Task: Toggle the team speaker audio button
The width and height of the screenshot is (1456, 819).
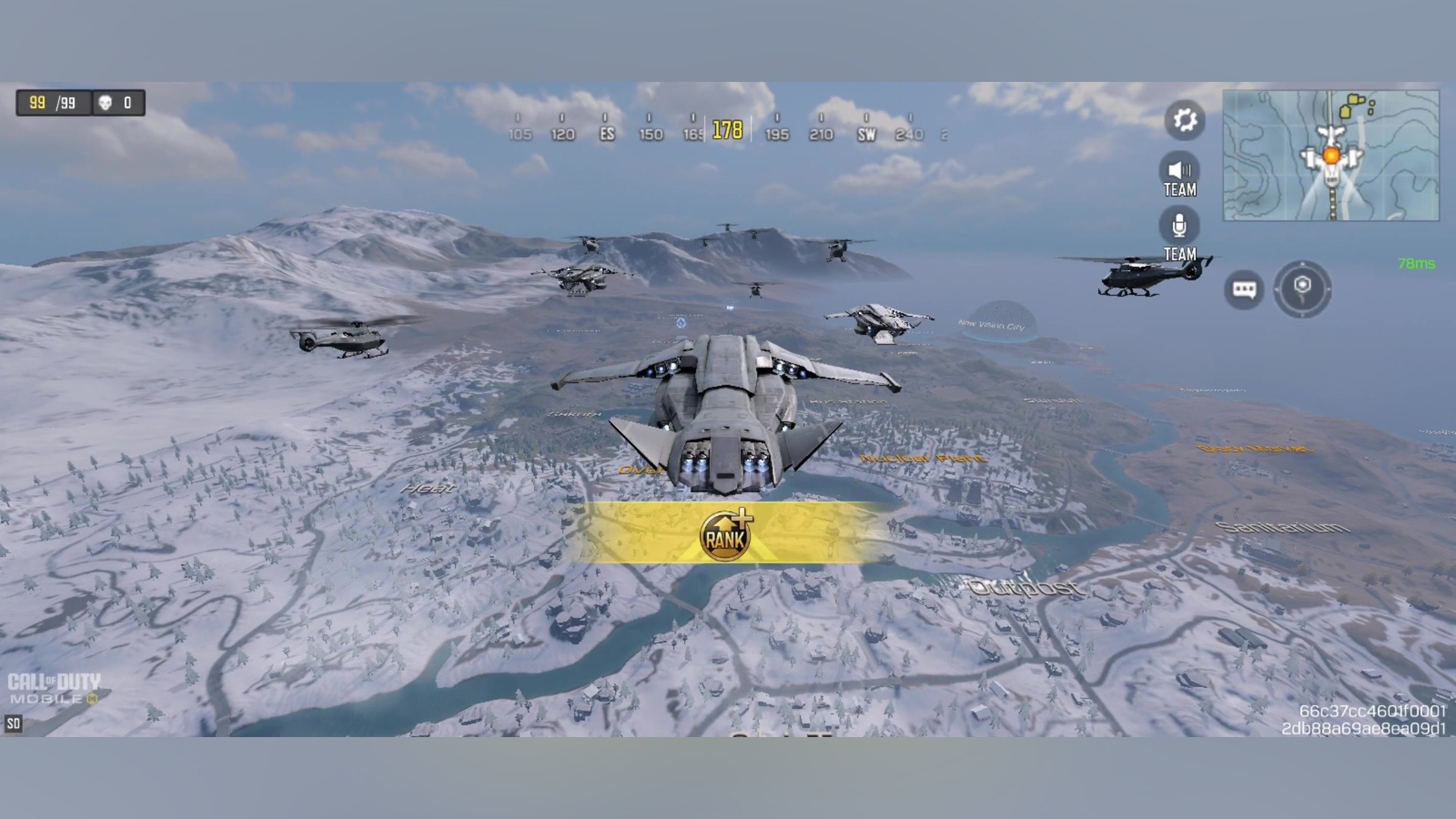Action: point(1179,171)
